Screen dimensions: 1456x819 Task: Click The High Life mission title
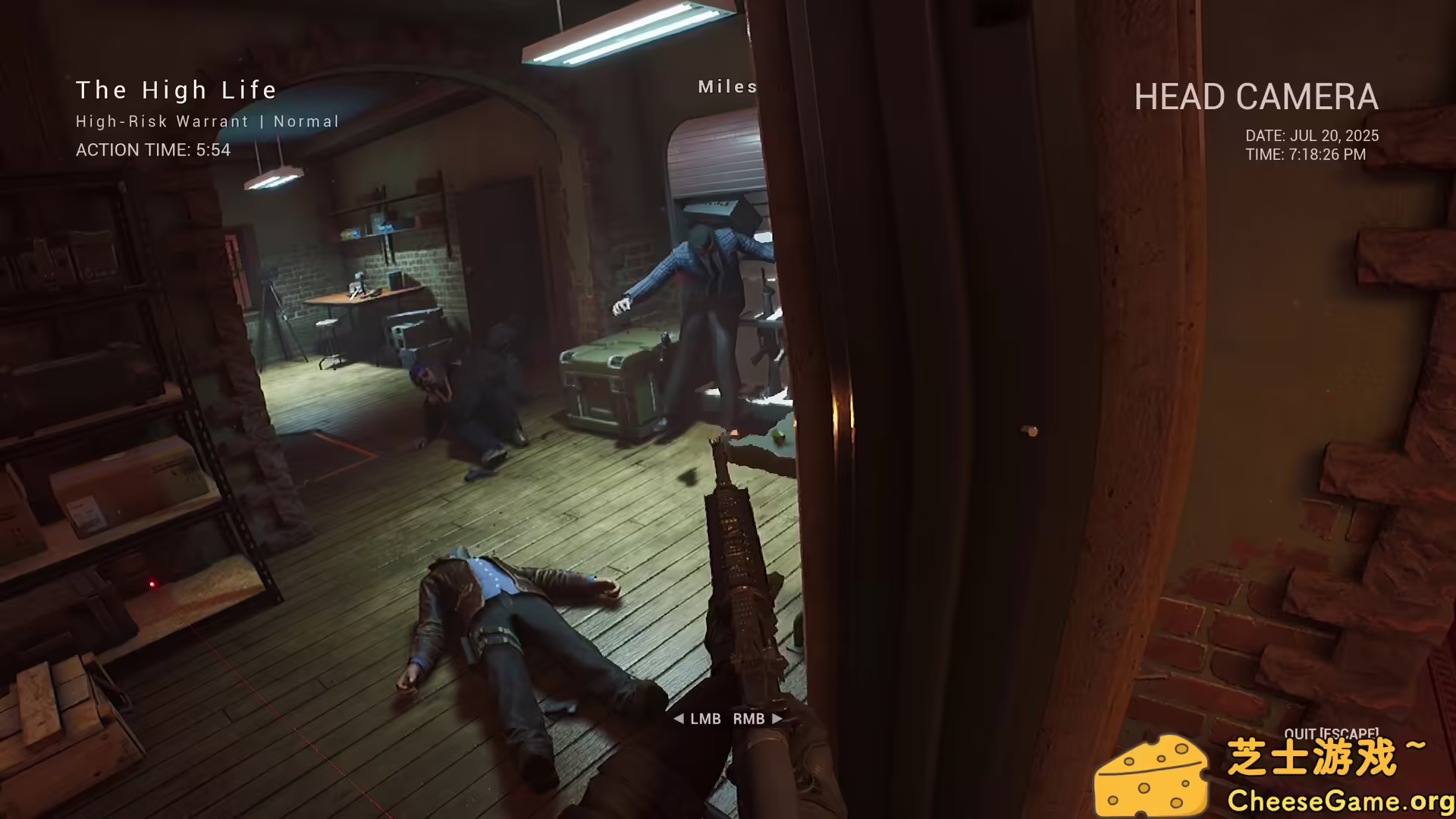(x=176, y=90)
